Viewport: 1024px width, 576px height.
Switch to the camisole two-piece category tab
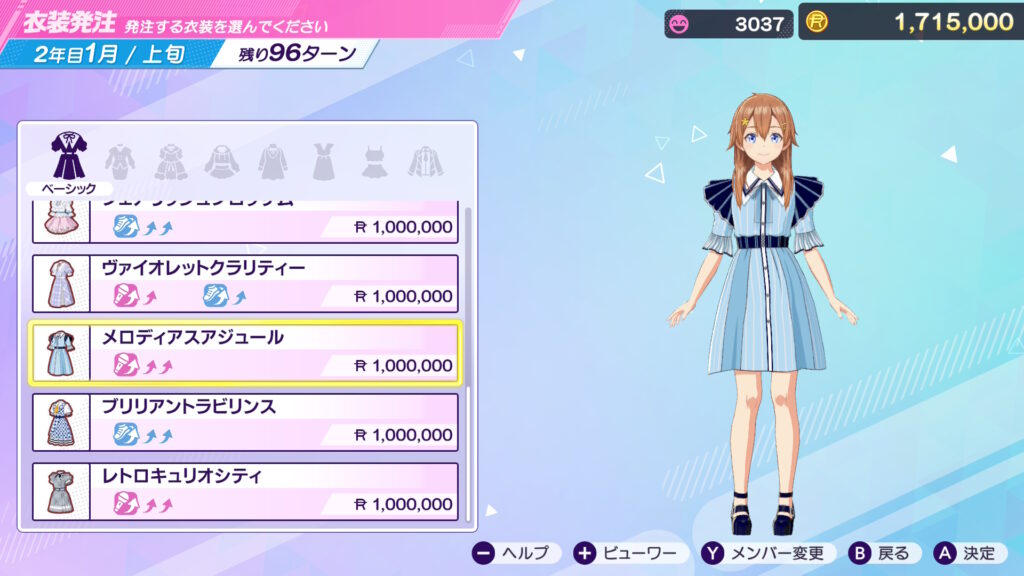point(374,160)
